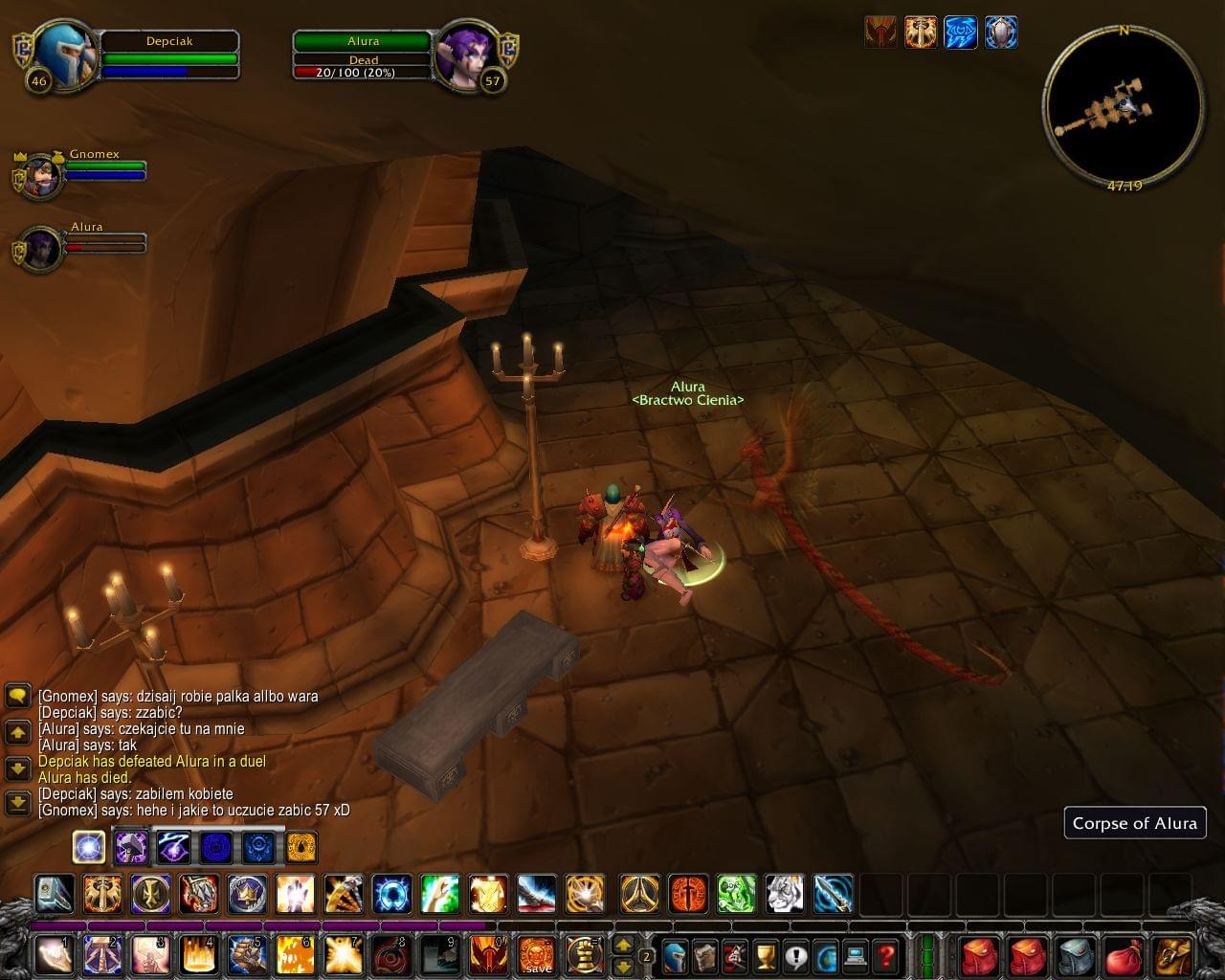This screenshot has width=1225, height=980.
Task: Open the leather backpack with gold buckle
Action: pyautogui.click(x=1173, y=954)
